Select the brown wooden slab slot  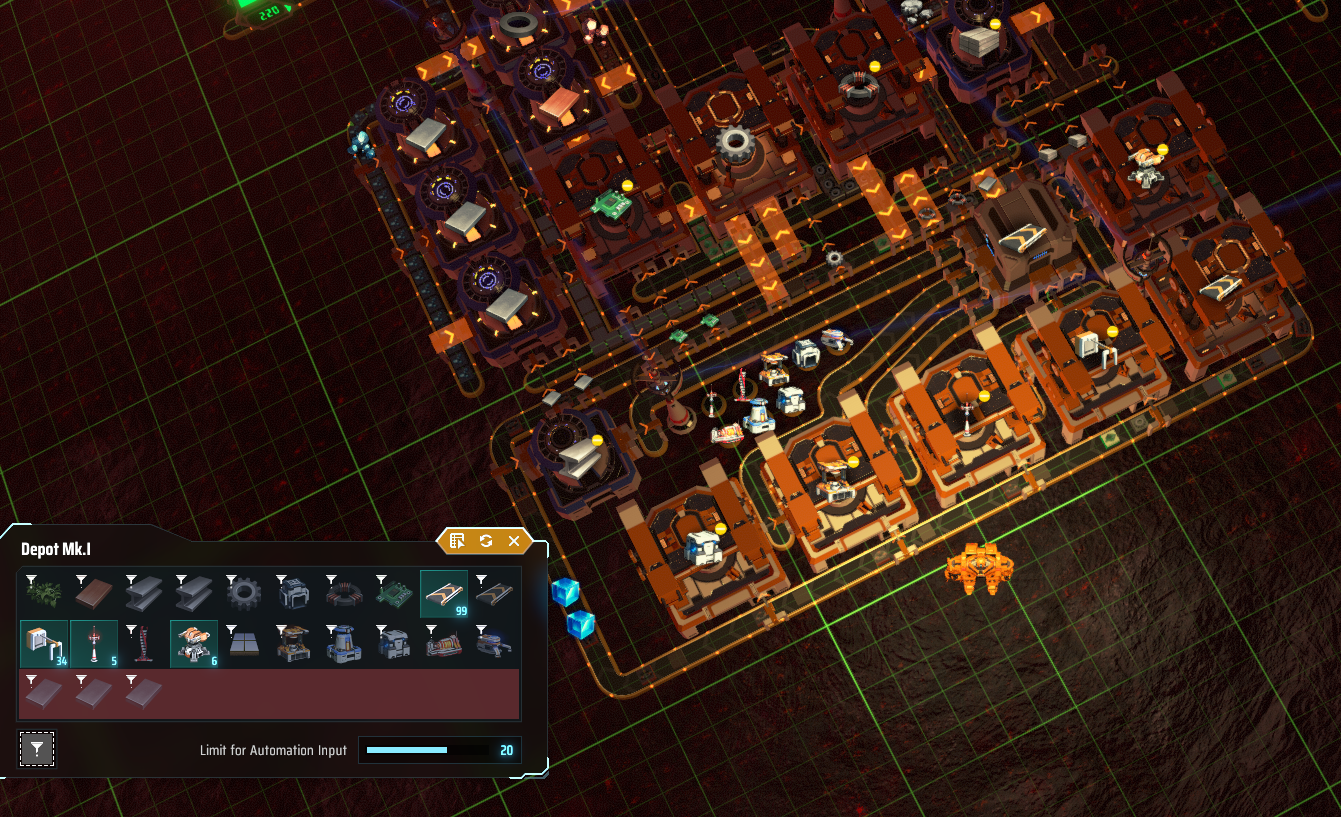94,594
